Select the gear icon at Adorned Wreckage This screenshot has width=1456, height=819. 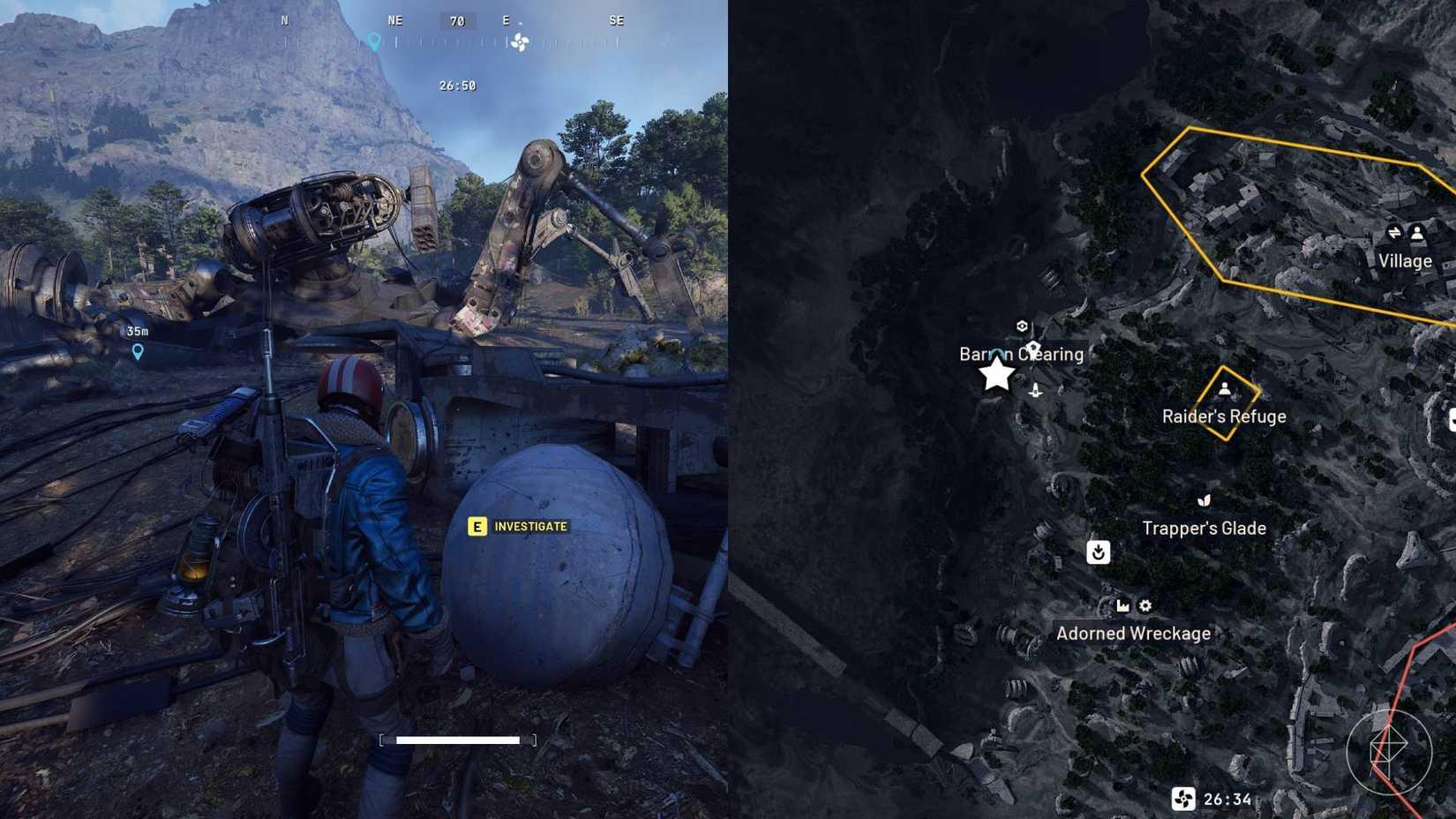click(1145, 605)
